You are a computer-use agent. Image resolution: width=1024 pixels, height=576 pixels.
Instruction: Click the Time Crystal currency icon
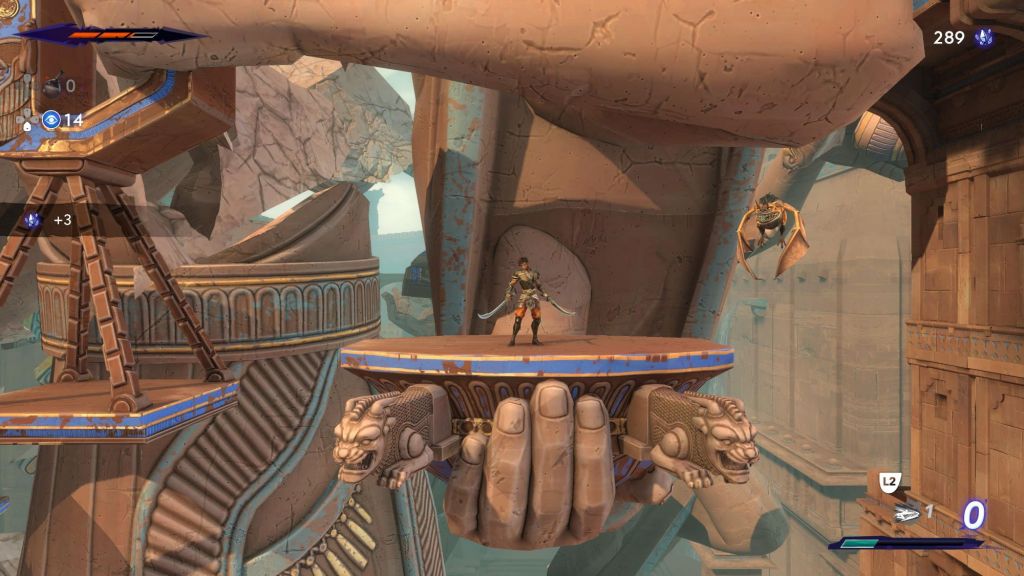coord(983,38)
